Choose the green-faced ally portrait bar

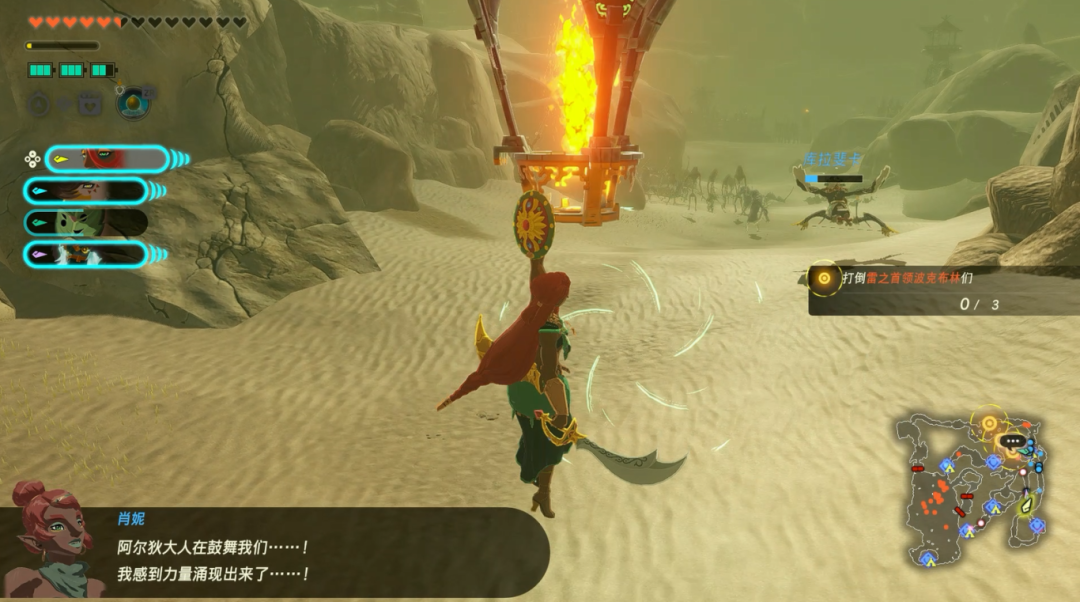(x=86, y=222)
